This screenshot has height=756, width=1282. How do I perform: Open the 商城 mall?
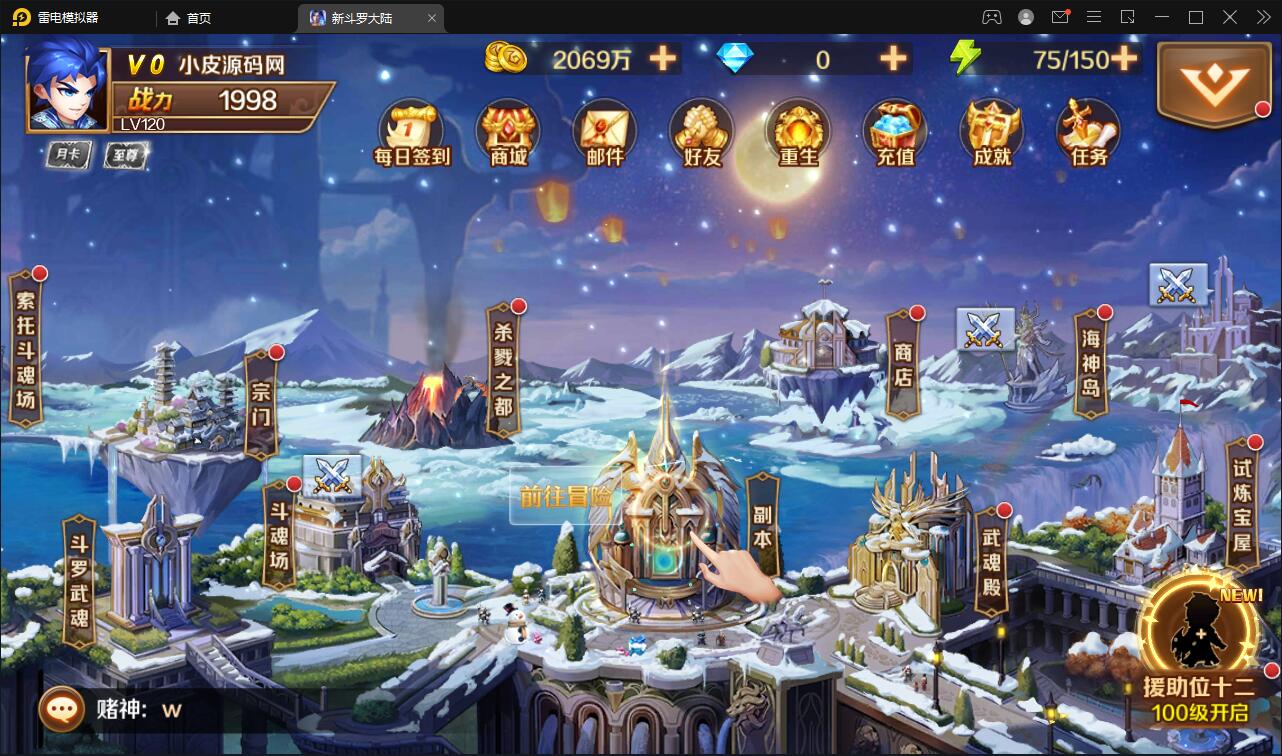tap(507, 130)
